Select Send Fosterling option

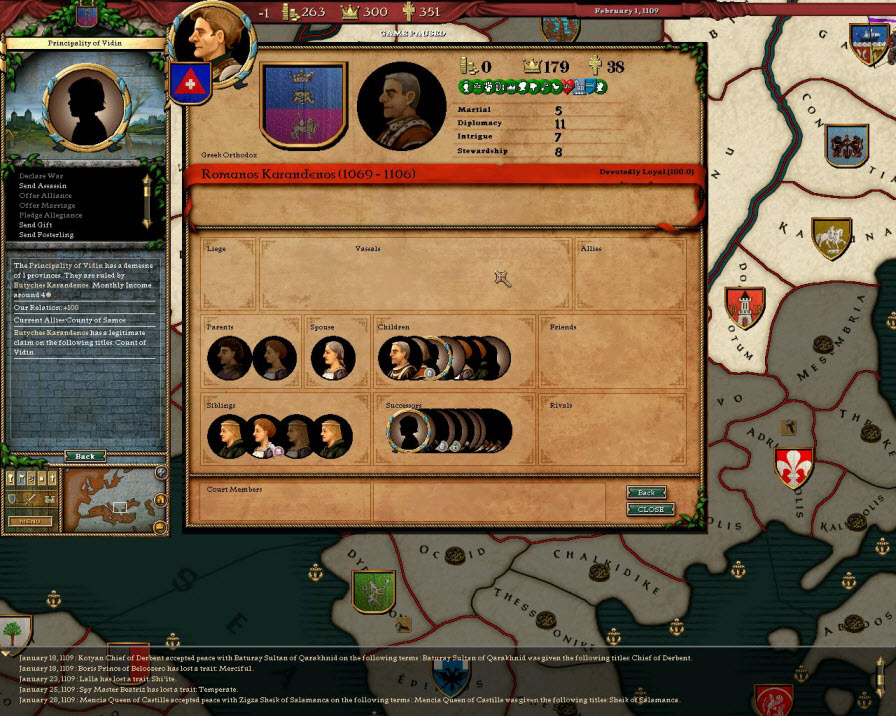click(x=46, y=235)
